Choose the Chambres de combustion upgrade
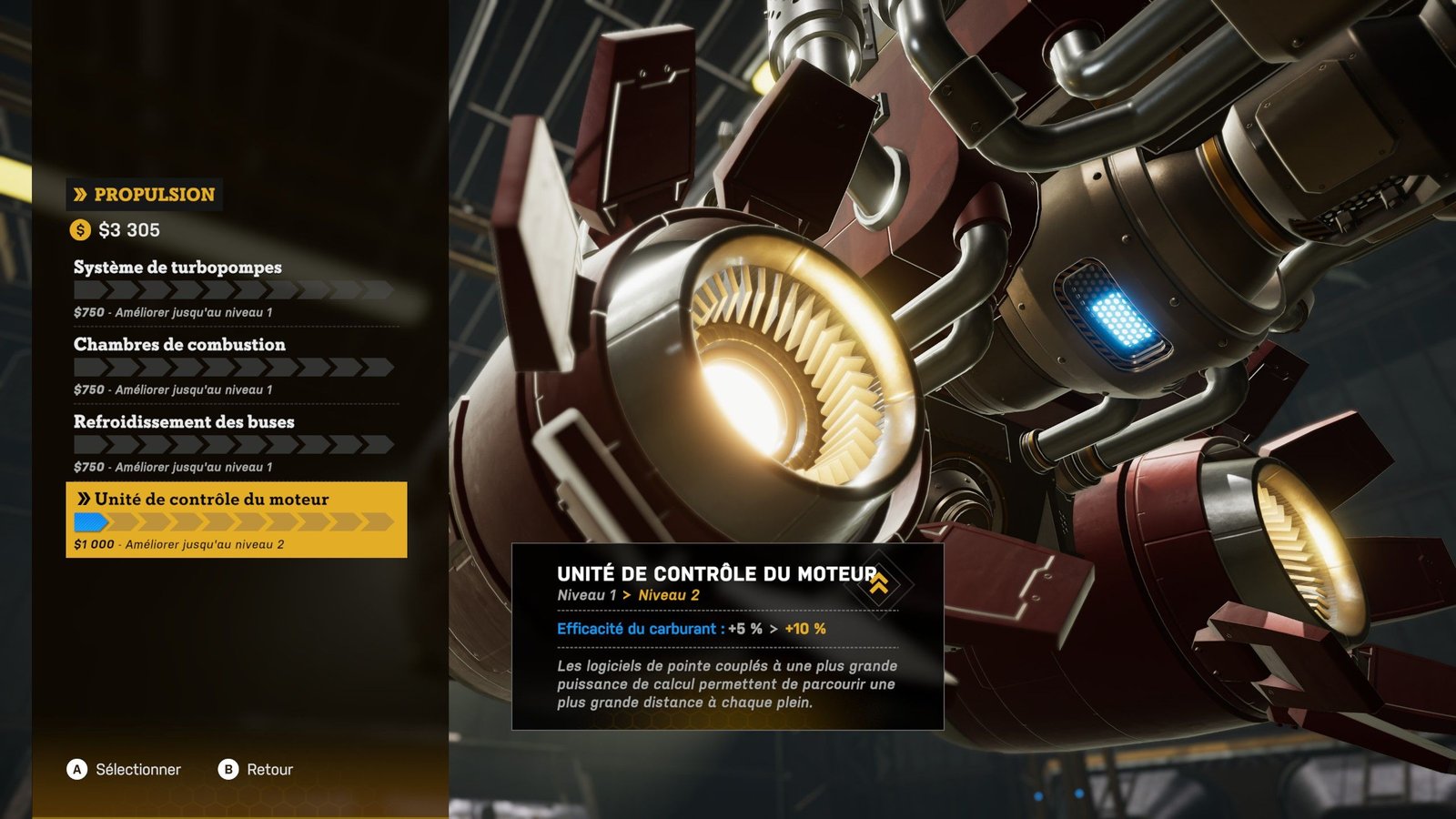The image size is (1456, 819). point(235,365)
